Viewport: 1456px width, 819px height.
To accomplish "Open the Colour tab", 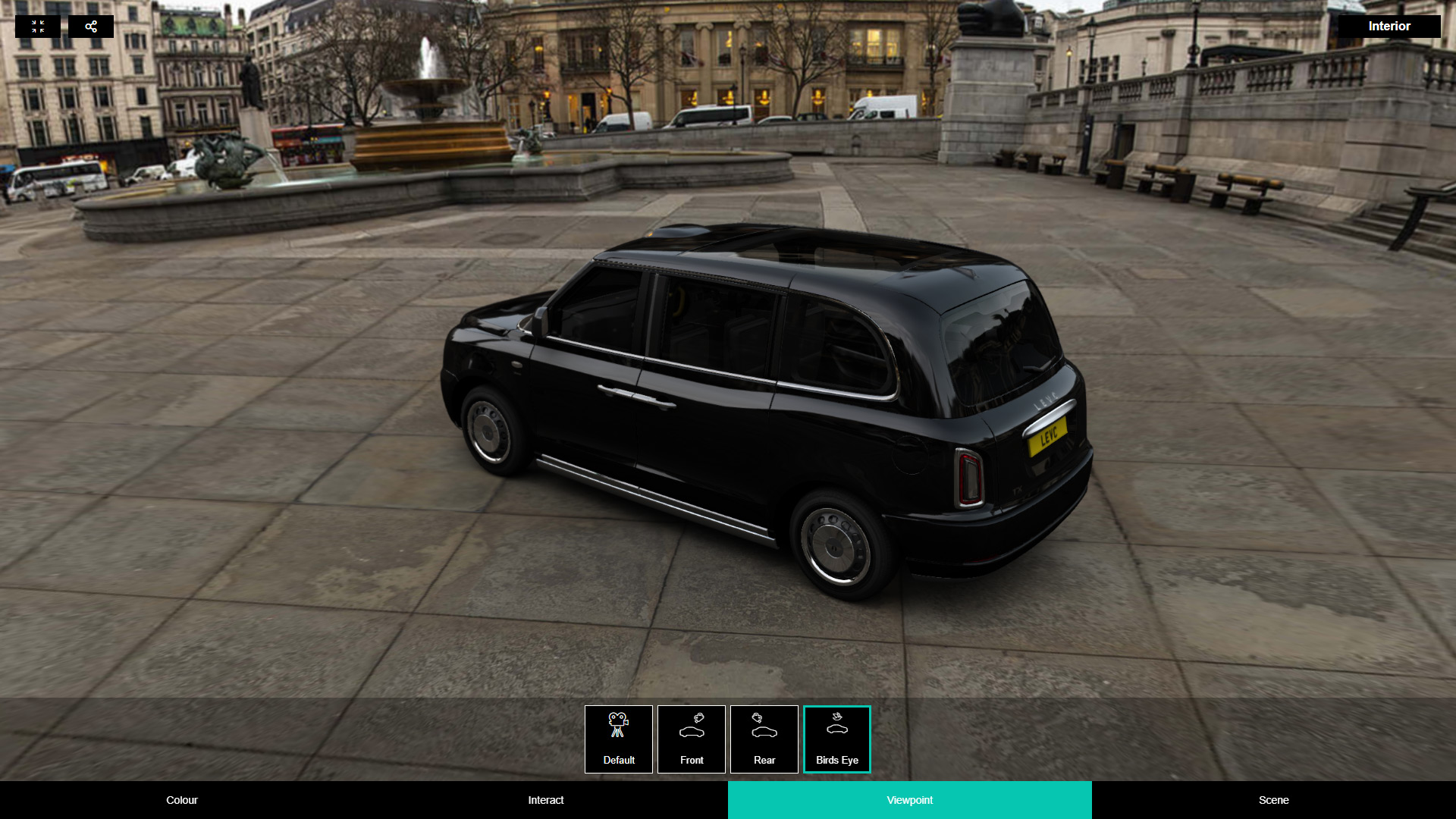I will [182, 800].
